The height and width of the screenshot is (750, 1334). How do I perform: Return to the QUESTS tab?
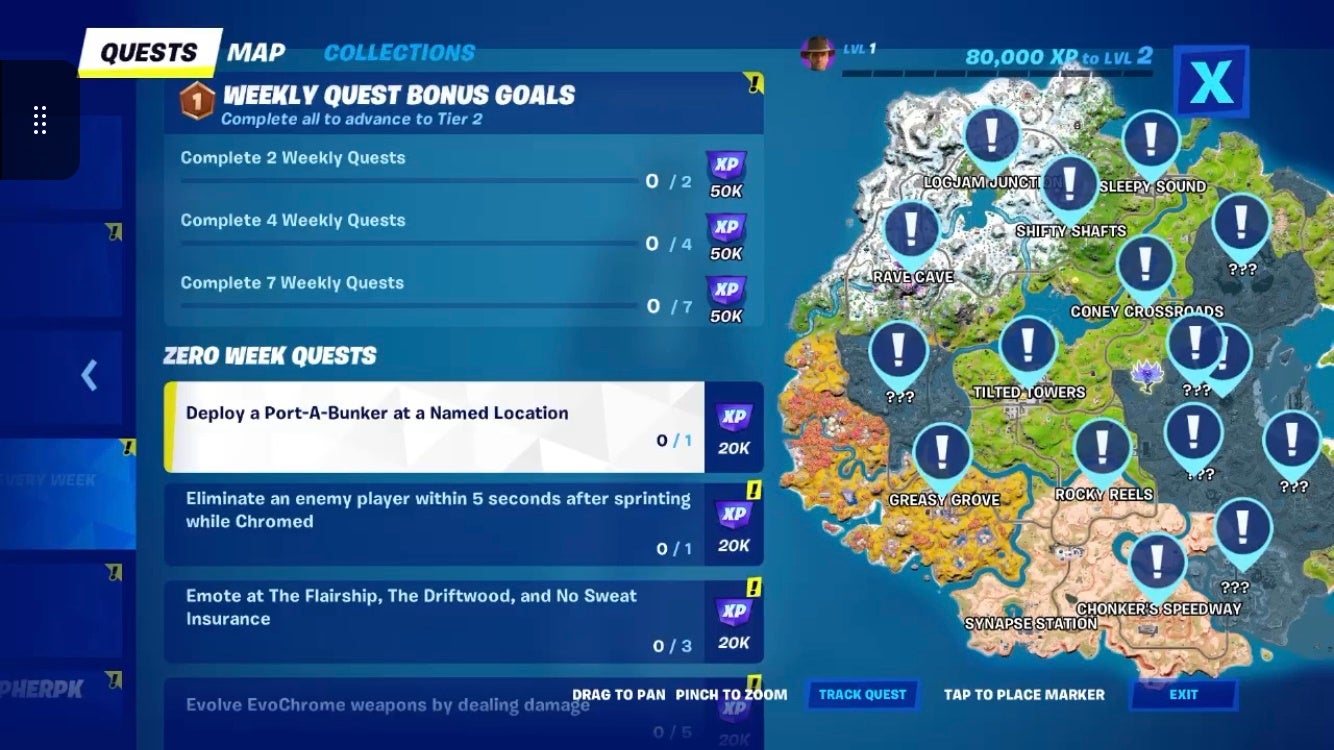pos(148,49)
